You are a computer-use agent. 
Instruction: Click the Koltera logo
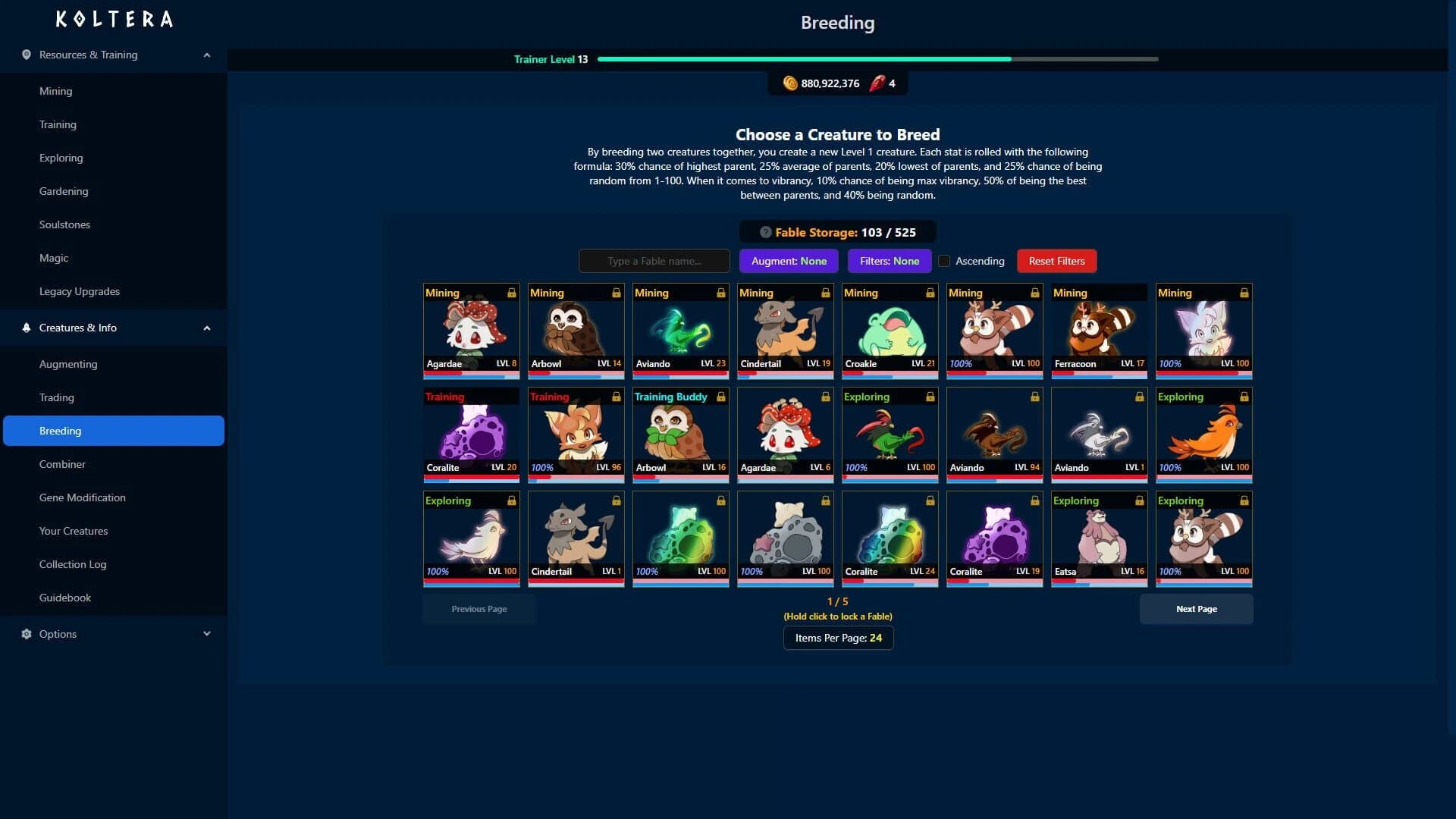tap(113, 19)
